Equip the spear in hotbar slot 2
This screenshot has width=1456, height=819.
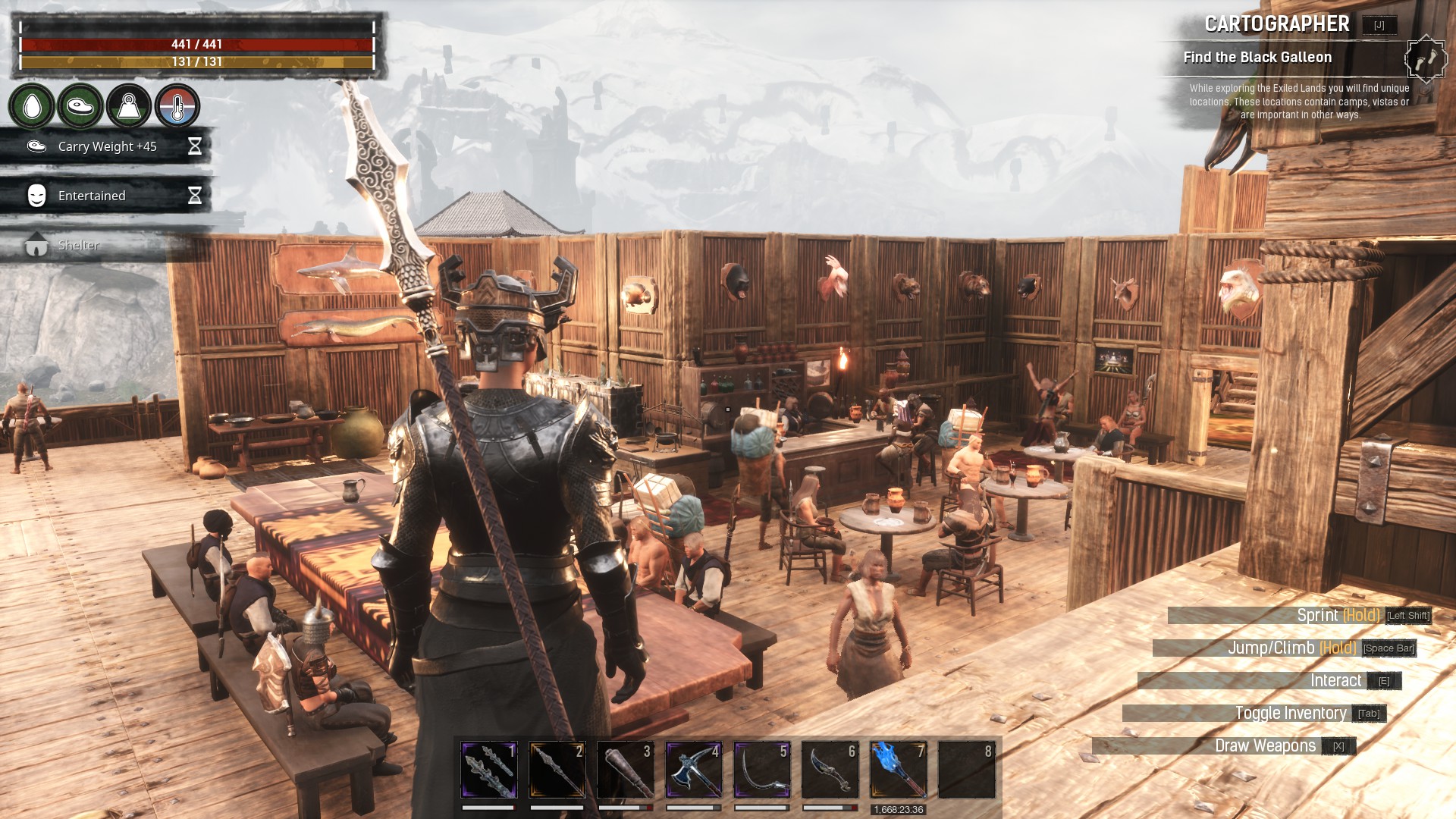pos(557,770)
